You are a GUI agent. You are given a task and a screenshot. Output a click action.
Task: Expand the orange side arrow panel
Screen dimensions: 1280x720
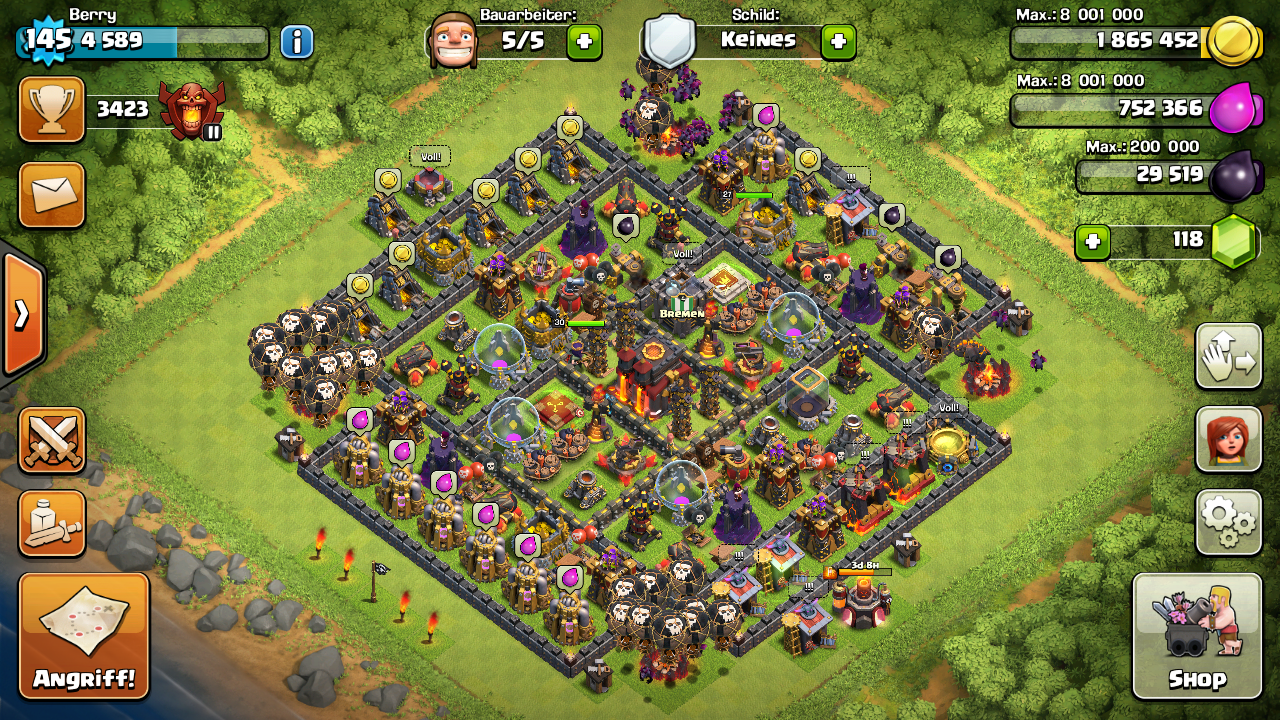pyautogui.click(x=21, y=314)
